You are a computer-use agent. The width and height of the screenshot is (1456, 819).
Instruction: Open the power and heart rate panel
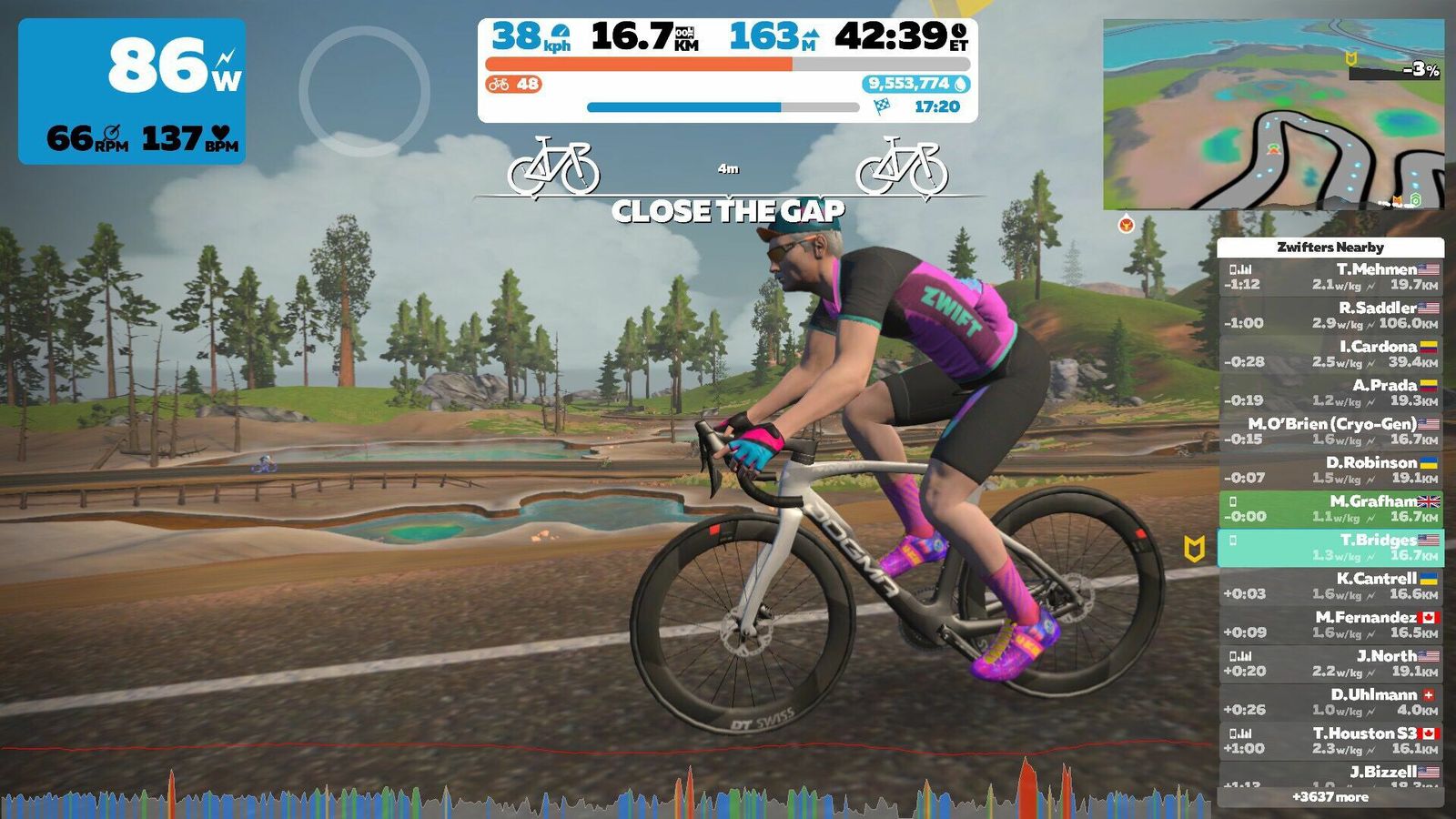132,91
